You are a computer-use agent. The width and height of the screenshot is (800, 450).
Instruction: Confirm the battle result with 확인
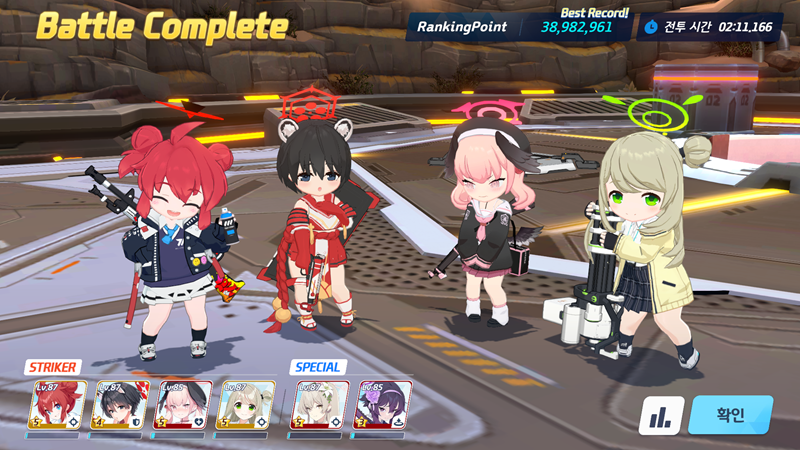pyautogui.click(x=730, y=415)
